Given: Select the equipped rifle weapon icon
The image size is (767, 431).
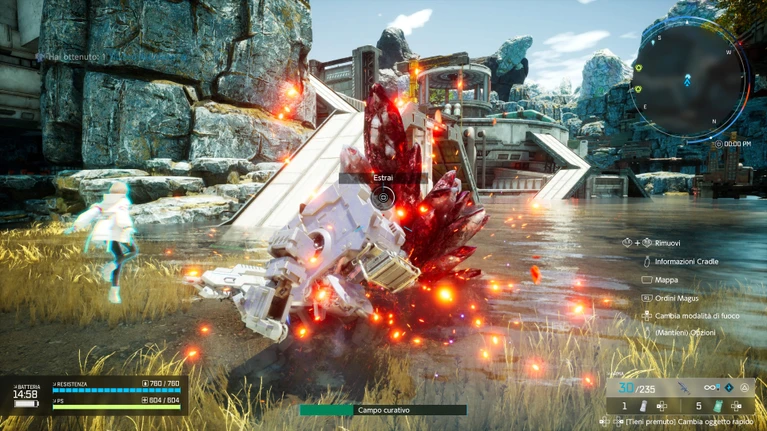Looking at the screenshot, I should click(x=684, y=388).
